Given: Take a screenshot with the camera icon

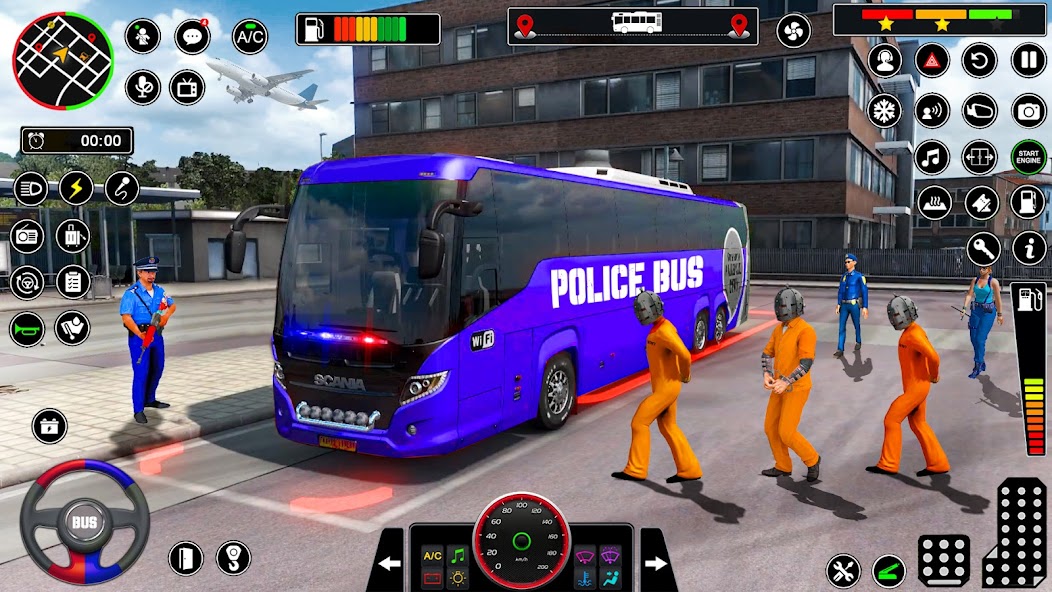Looking at the screenshot, I should click(x=1028, y=109).
